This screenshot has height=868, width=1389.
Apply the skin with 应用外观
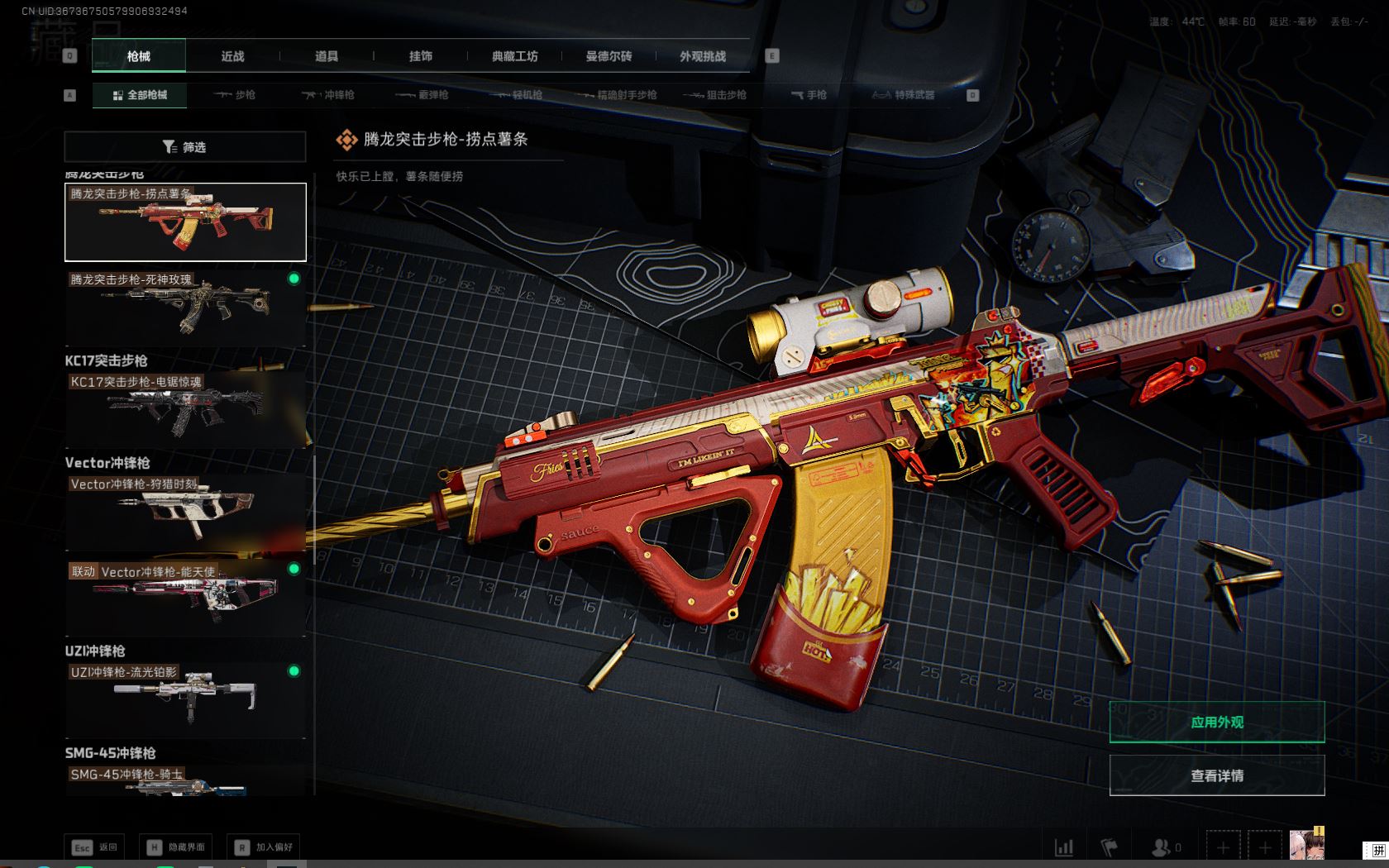coord(1216,722)
